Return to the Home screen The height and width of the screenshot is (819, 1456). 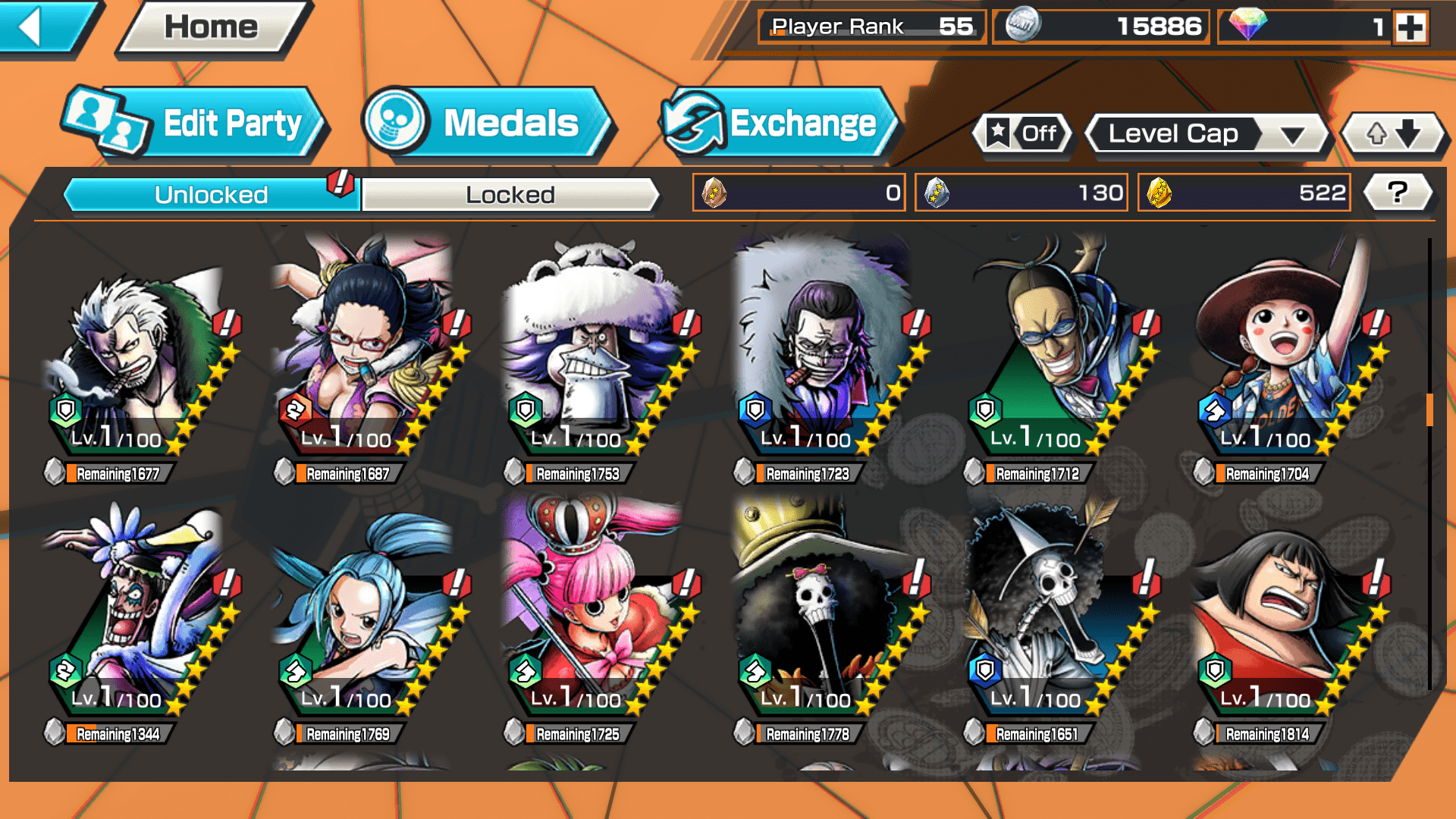click(212, 28)
